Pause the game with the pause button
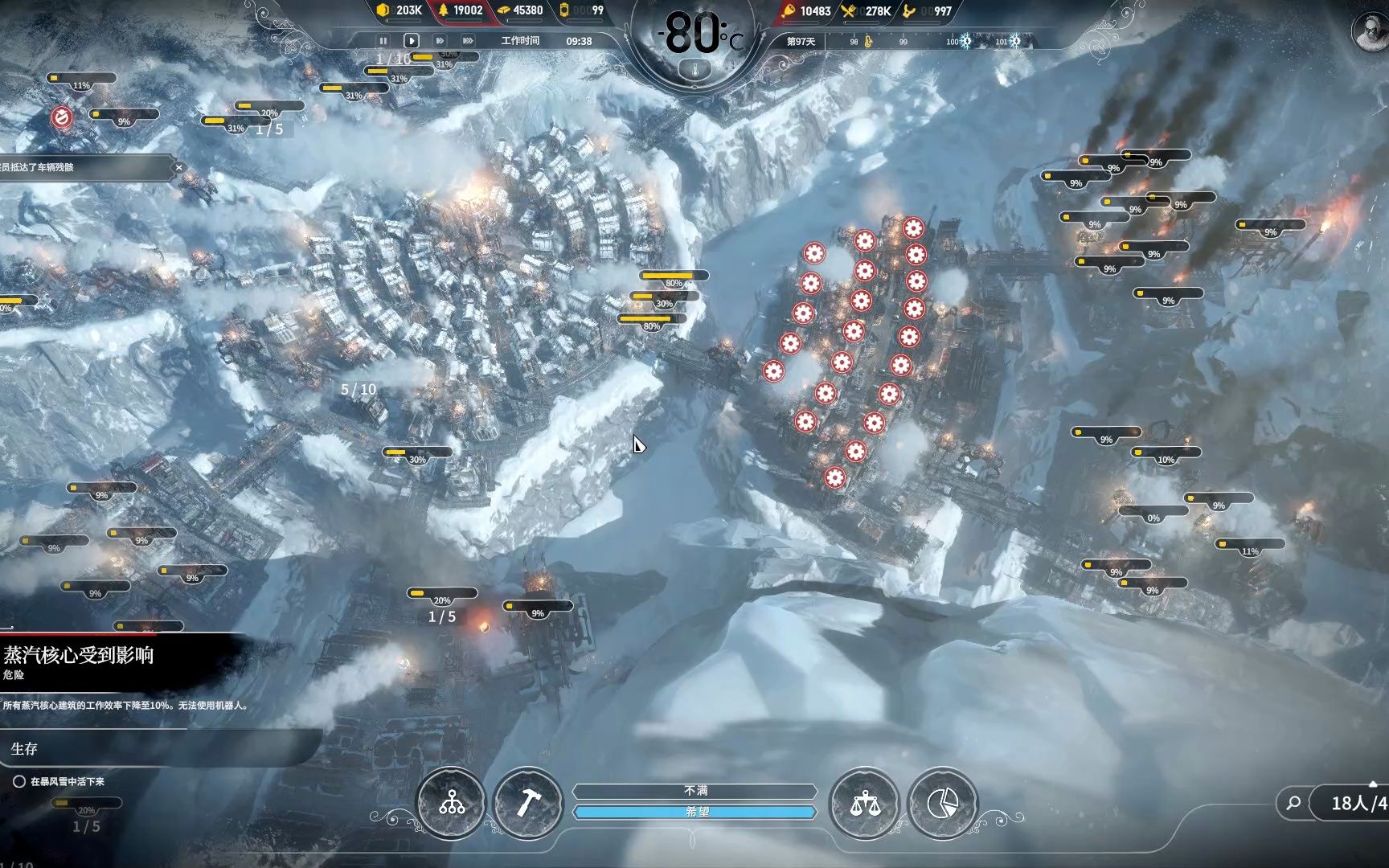 (383, 40)
